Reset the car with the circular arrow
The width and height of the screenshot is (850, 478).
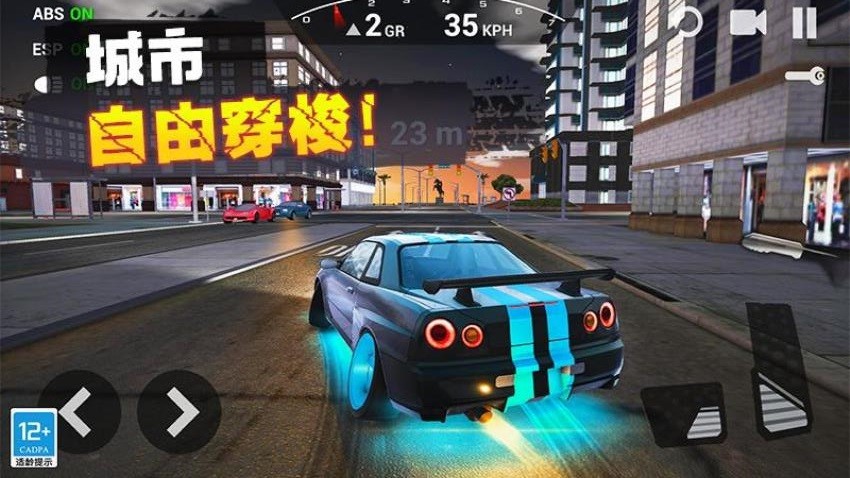pyautogui.click(x=687, y=22)
